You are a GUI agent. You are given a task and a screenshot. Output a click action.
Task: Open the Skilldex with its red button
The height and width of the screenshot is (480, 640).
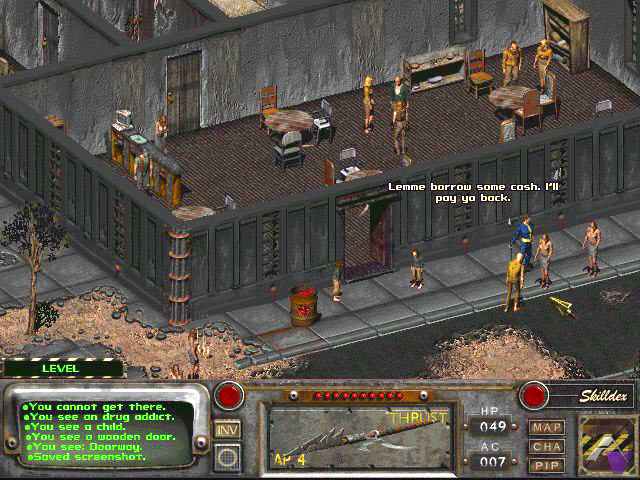(x=534, y=394)
